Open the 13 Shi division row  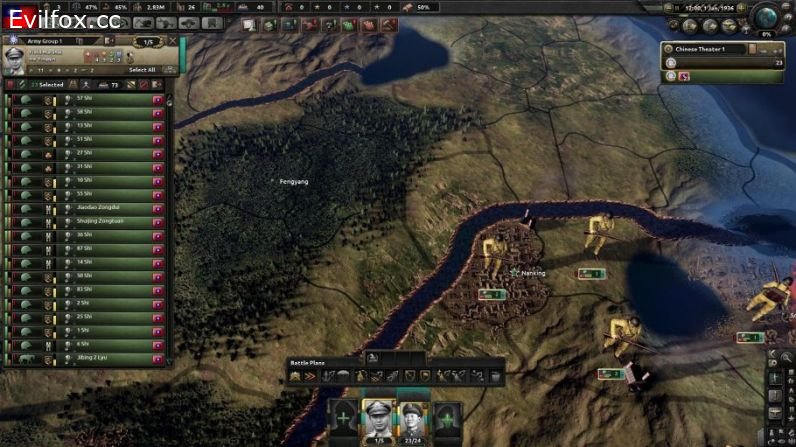pyautogui.click(x=88, y=125)
